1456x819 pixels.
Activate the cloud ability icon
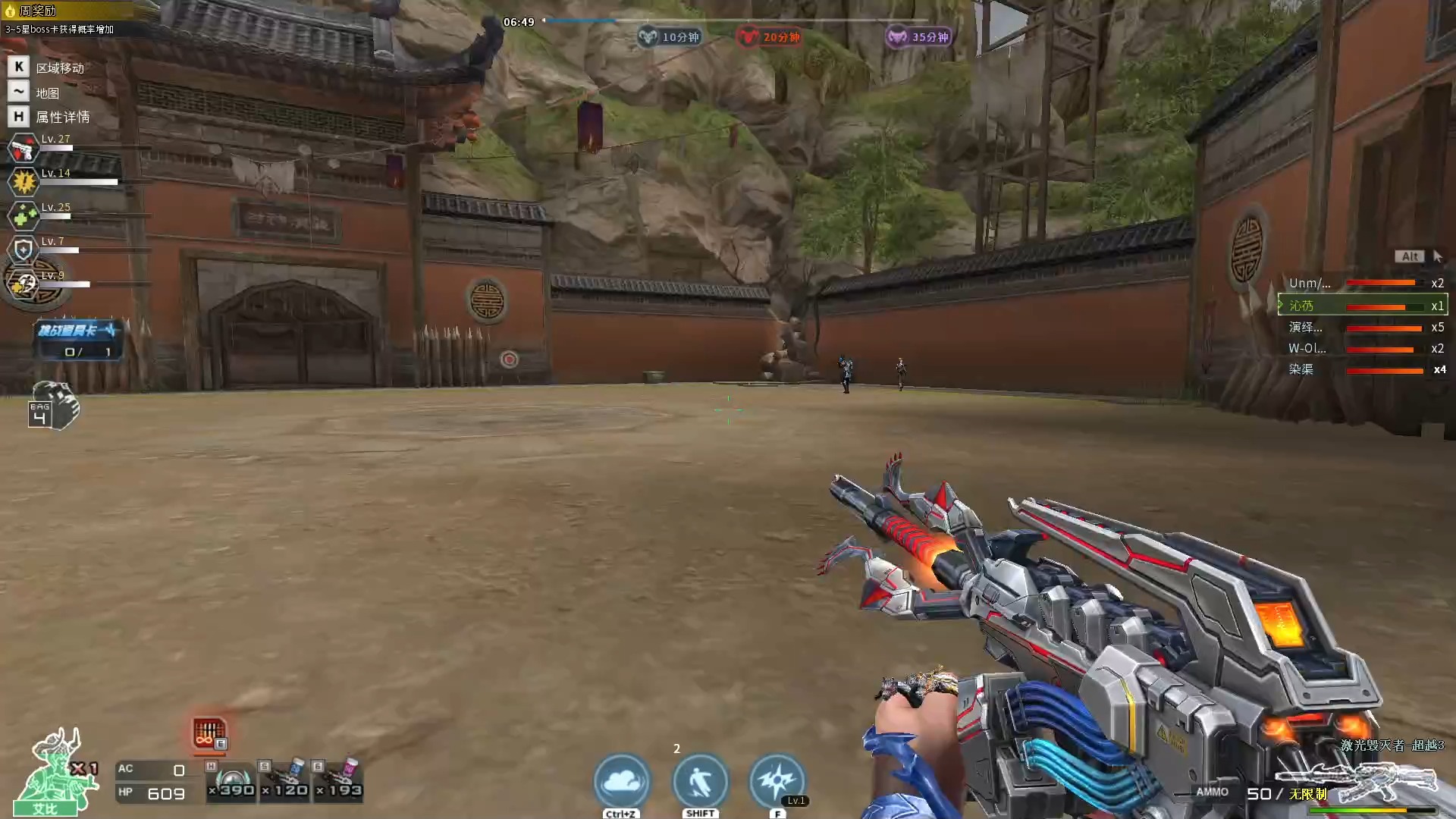pos(622,781)
